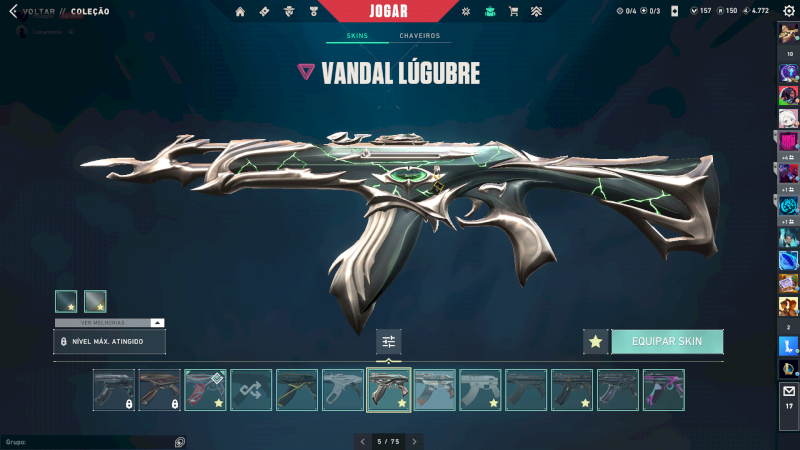The image size is (800, 450).
Task: Go back with the Voltar arrow
Action: (13, 11)
